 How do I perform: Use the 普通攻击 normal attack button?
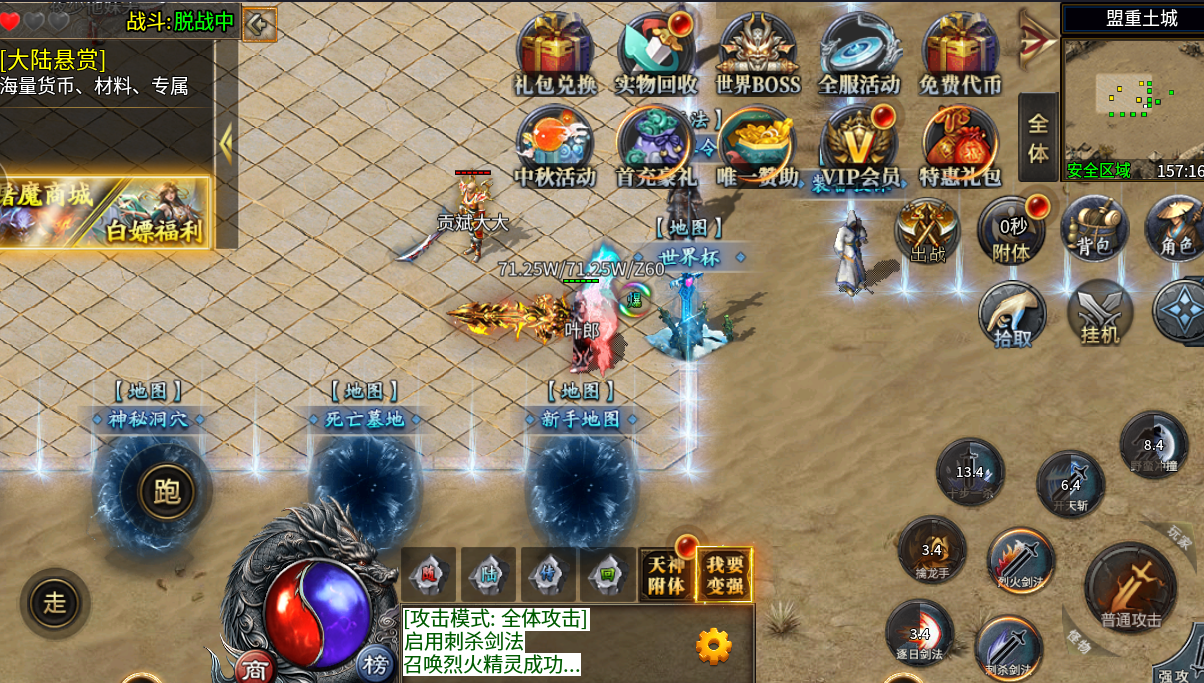(1131, 590)
